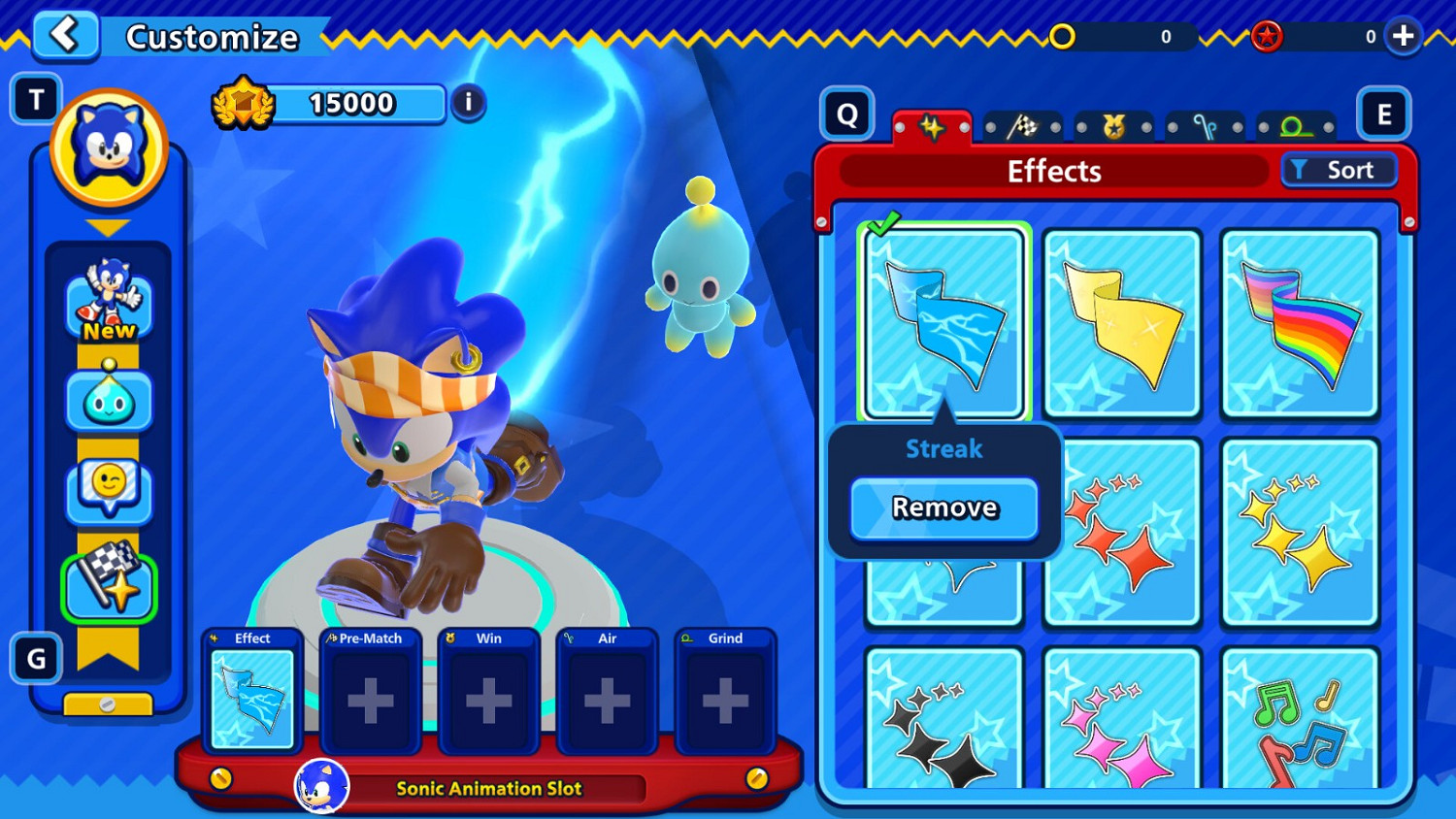Open the Sonic Animation Slot menu
Viewport: 1456px width, 819px height.
[491, 788]
